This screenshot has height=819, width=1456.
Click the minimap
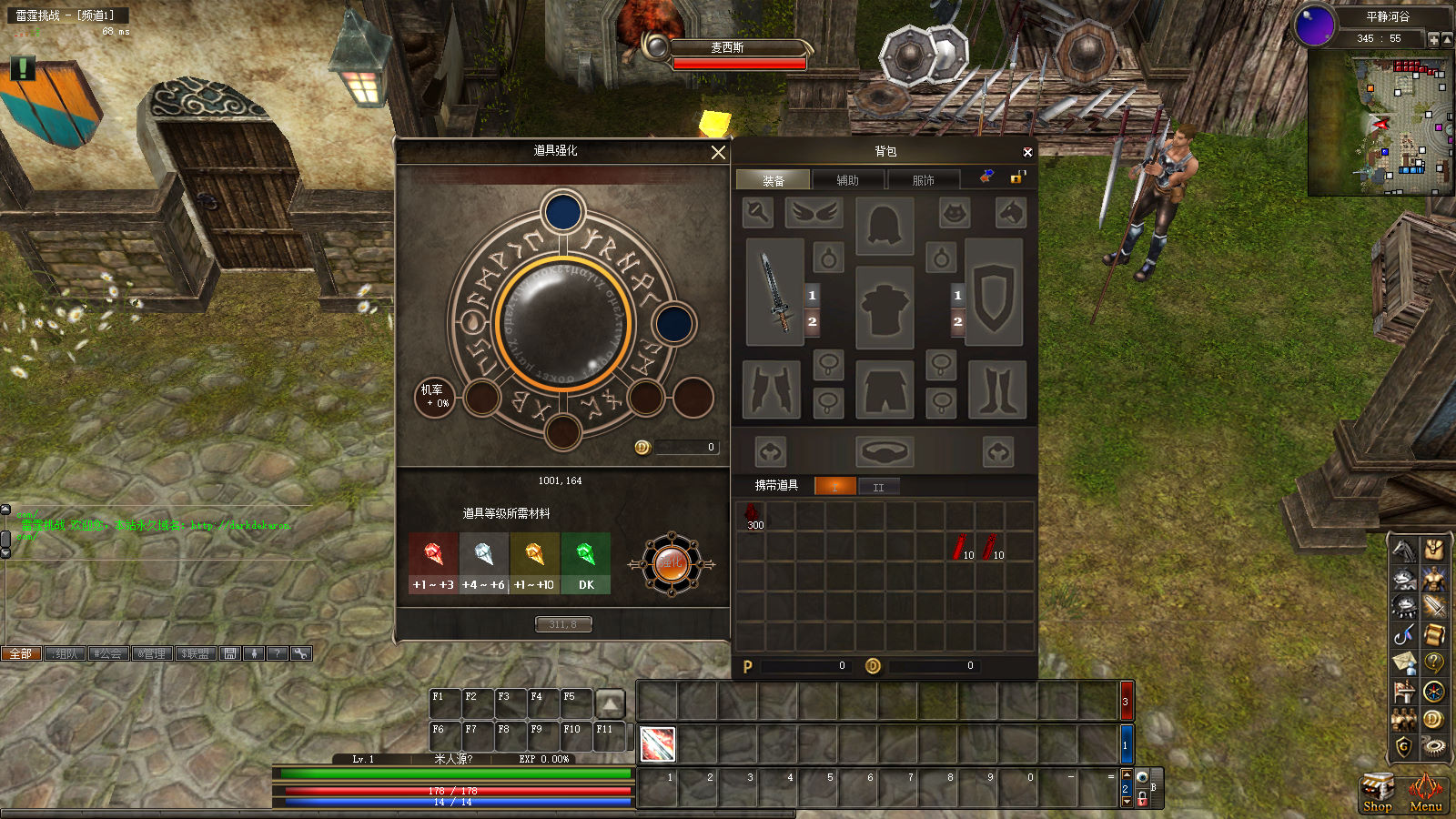click(1380, 126)
